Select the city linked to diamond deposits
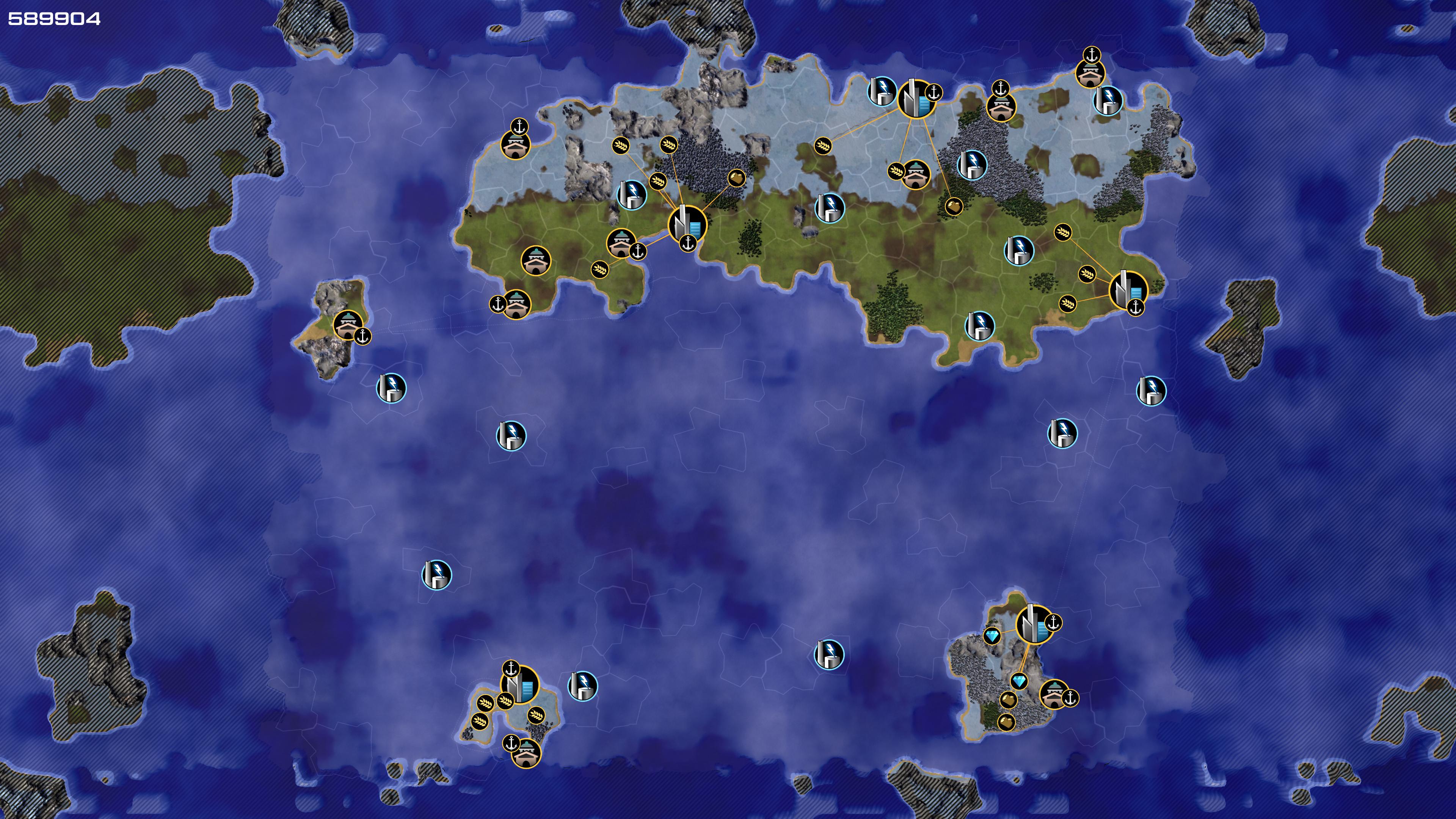Image resolution: width=1456 pixels, height=819 pixels. click(1034, 624)
